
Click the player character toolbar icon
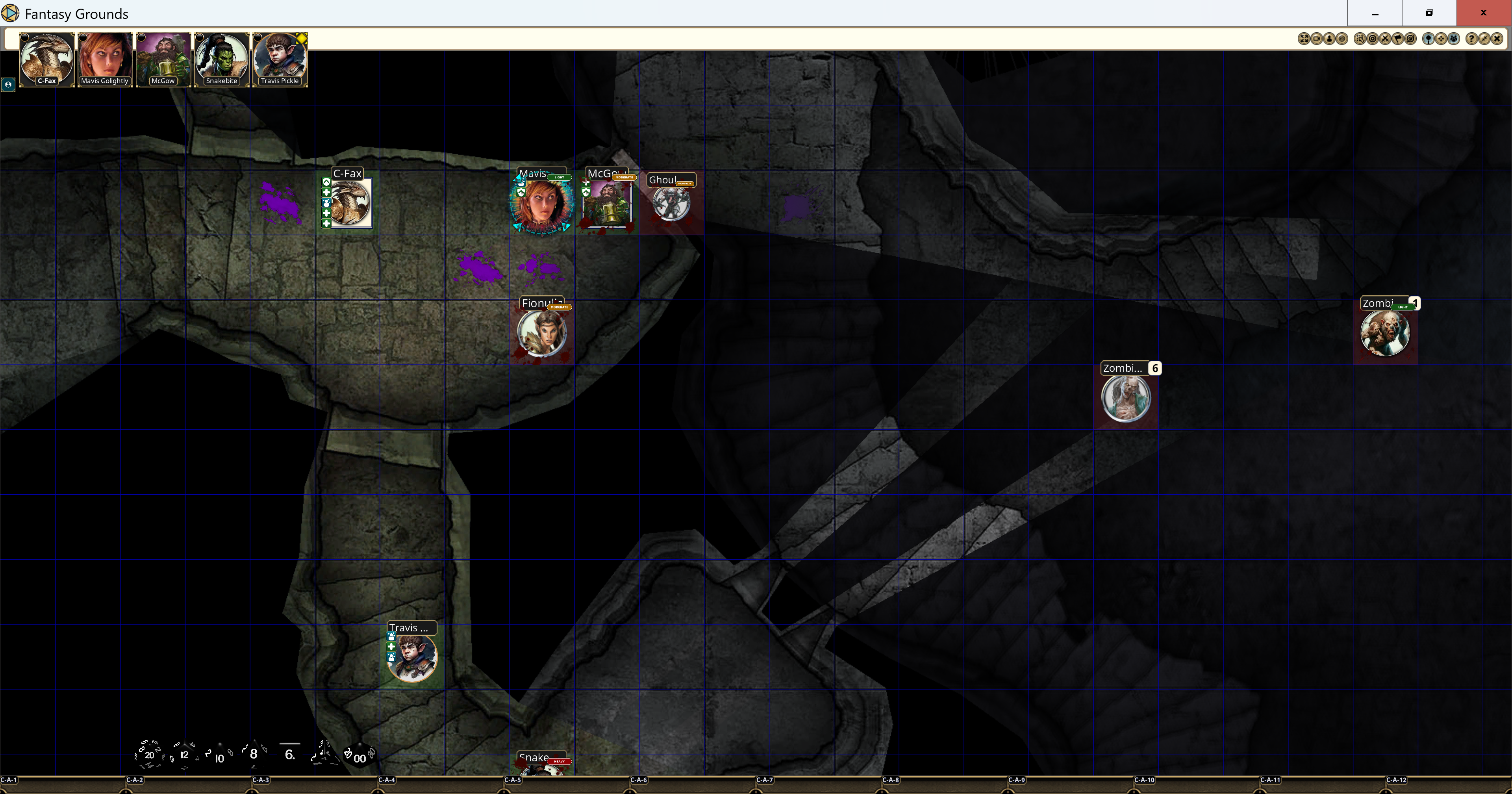click(x=1329, y=39)
